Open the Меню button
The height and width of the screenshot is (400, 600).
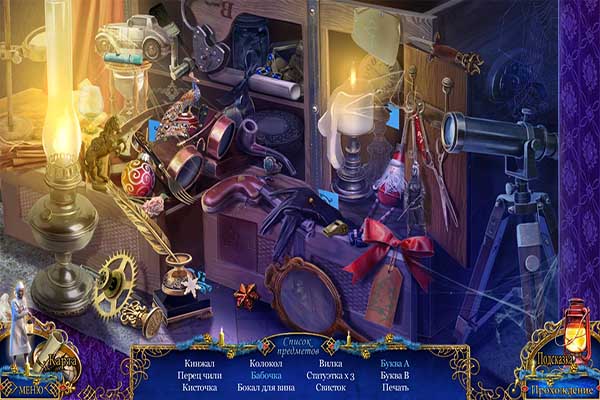(26, 378)
